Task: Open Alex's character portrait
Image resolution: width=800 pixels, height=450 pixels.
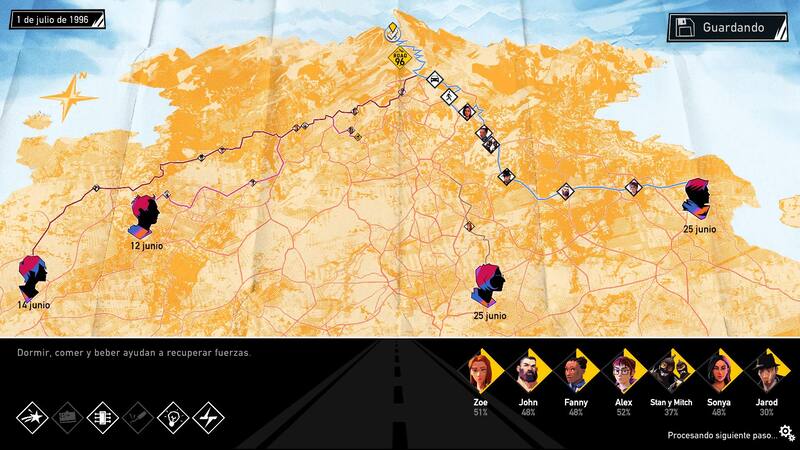Action: pyautogui.click(x=623, y=372)
